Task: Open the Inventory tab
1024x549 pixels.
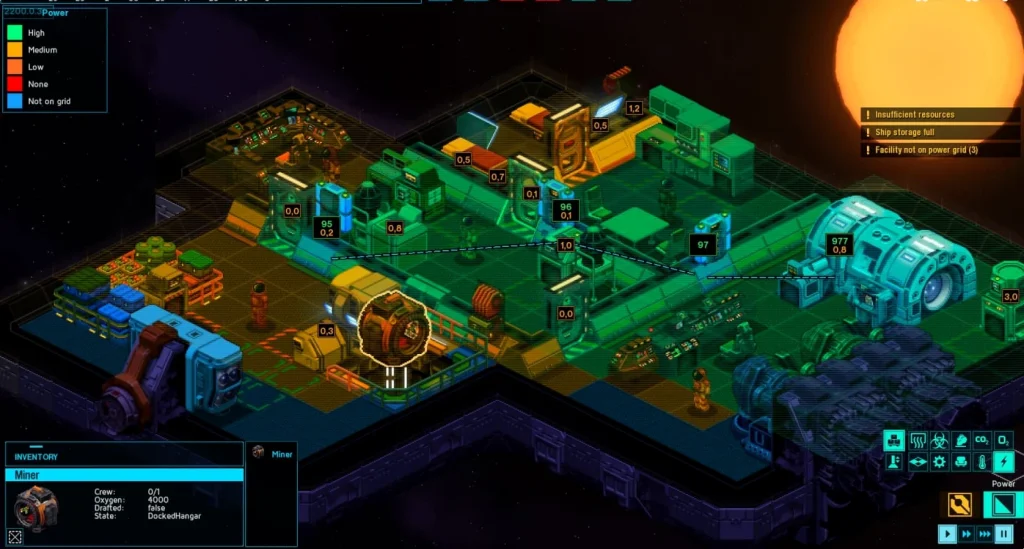Action: [x=36, y=457]
